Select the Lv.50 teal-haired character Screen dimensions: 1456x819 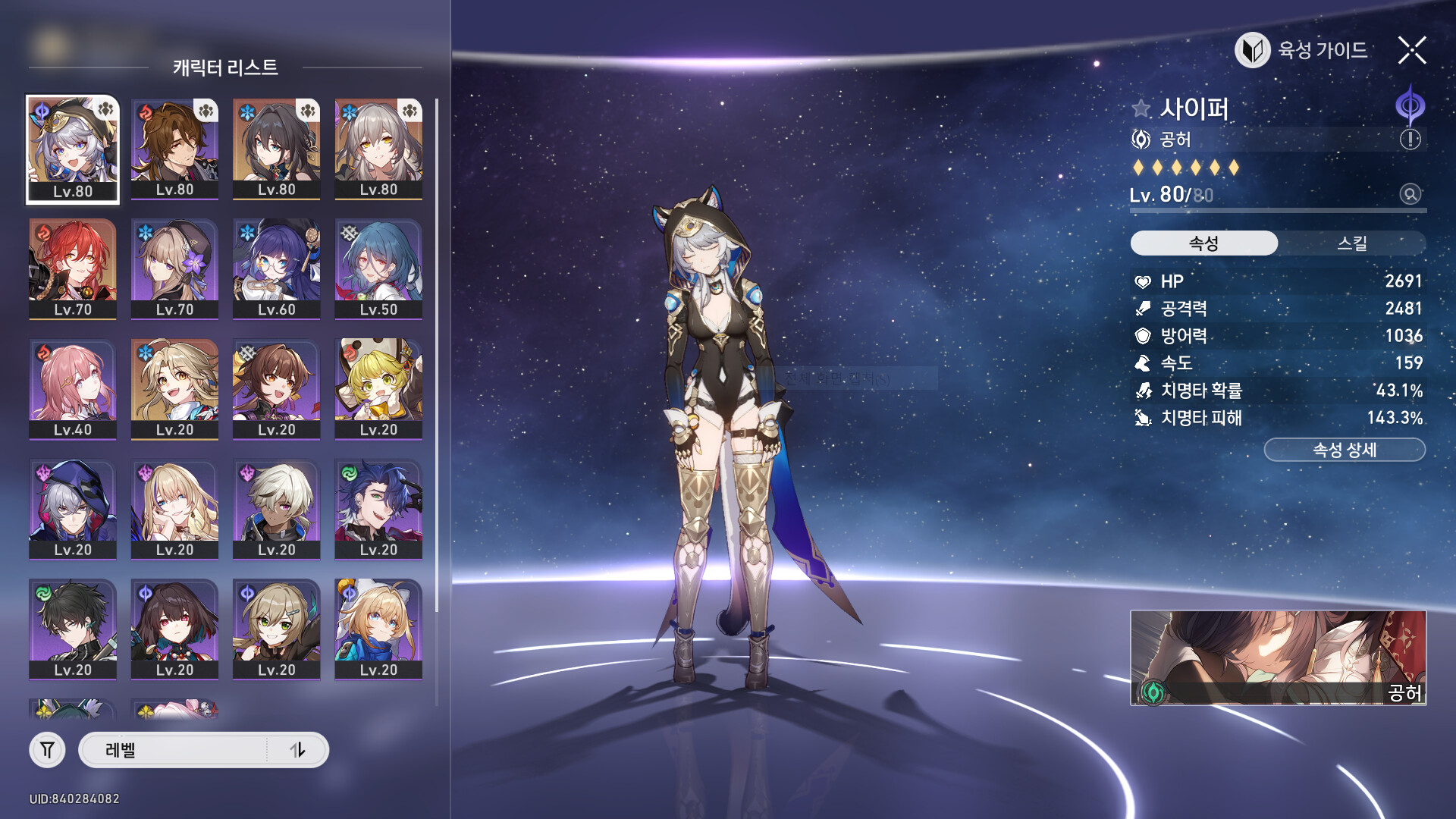(378, 268)
